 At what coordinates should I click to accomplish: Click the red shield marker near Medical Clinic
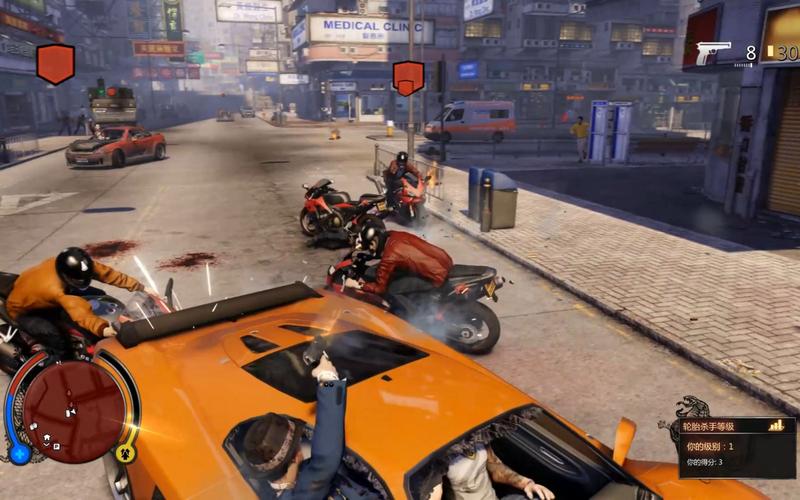click(408, 77)
